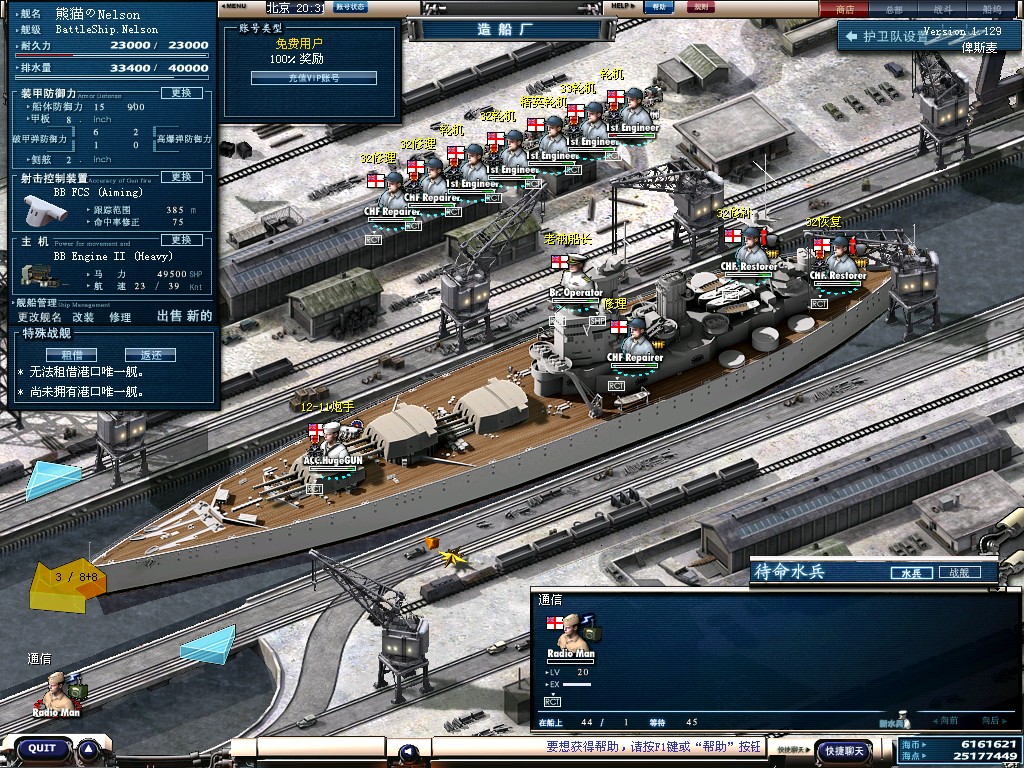The width and height of the screenshot is (1024, 768).
Task: Switch to the 战舰 warship tab
Action: tap(958, 573)
